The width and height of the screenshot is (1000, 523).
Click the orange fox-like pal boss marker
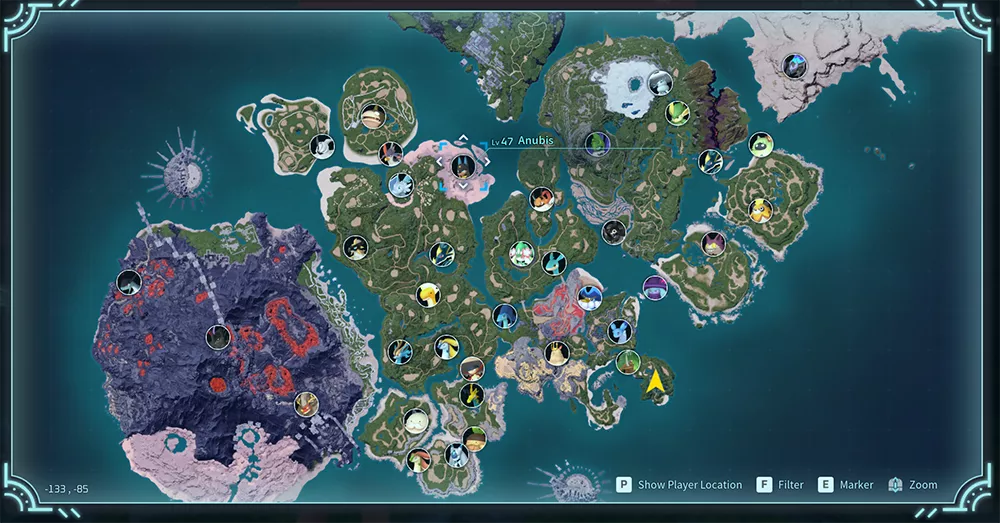542,199
